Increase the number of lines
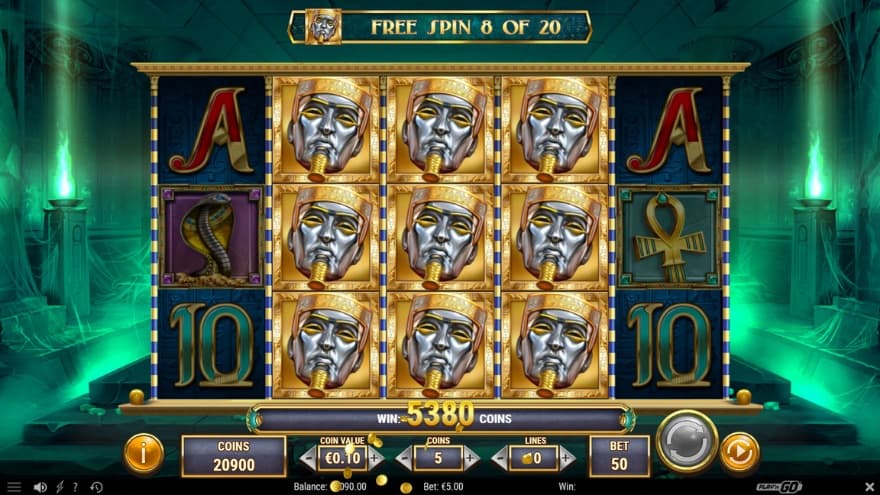This screenshot has height=495, width=880. tap(567, 458)
